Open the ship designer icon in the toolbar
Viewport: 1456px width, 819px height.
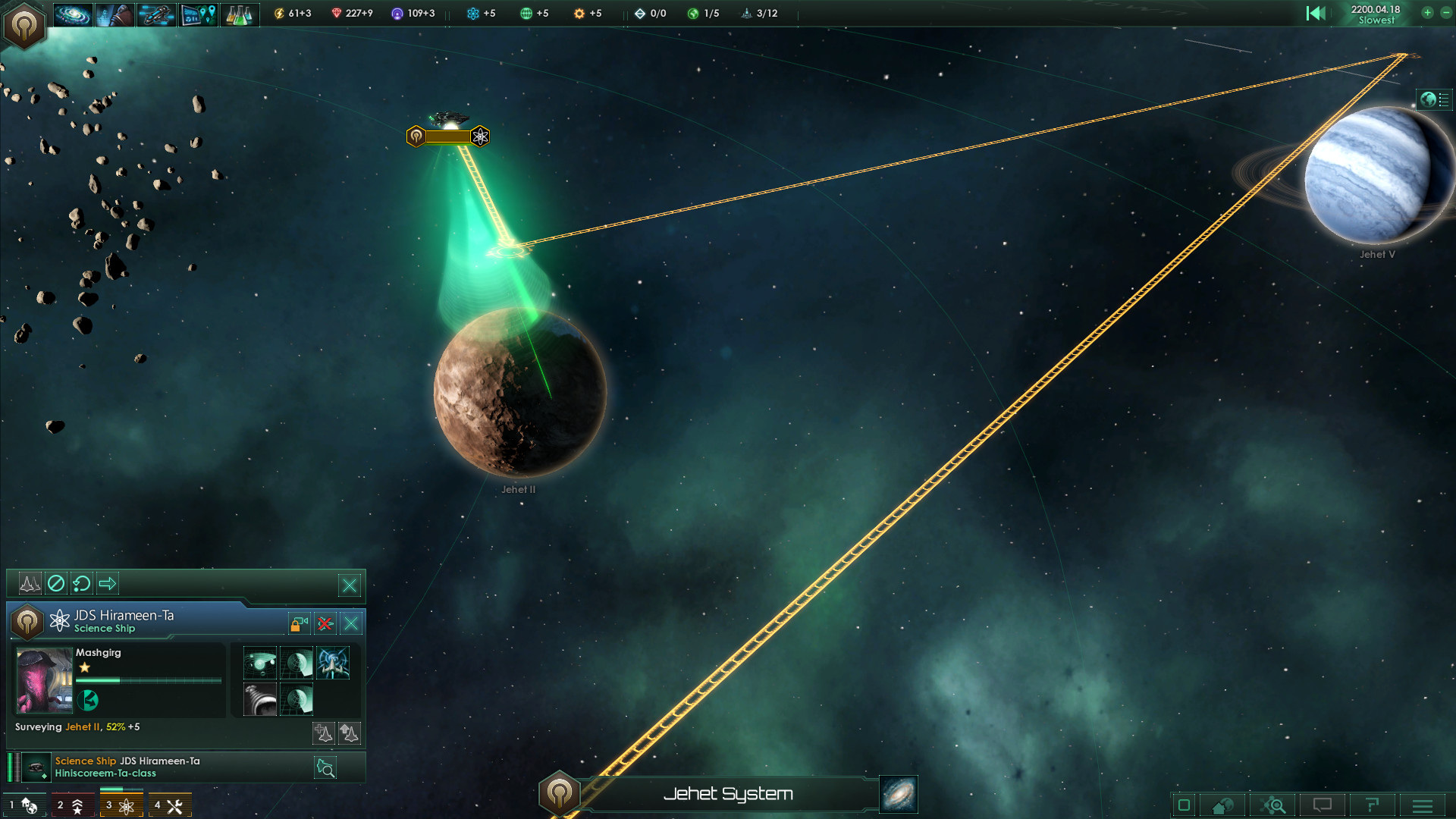pos(156,14)
